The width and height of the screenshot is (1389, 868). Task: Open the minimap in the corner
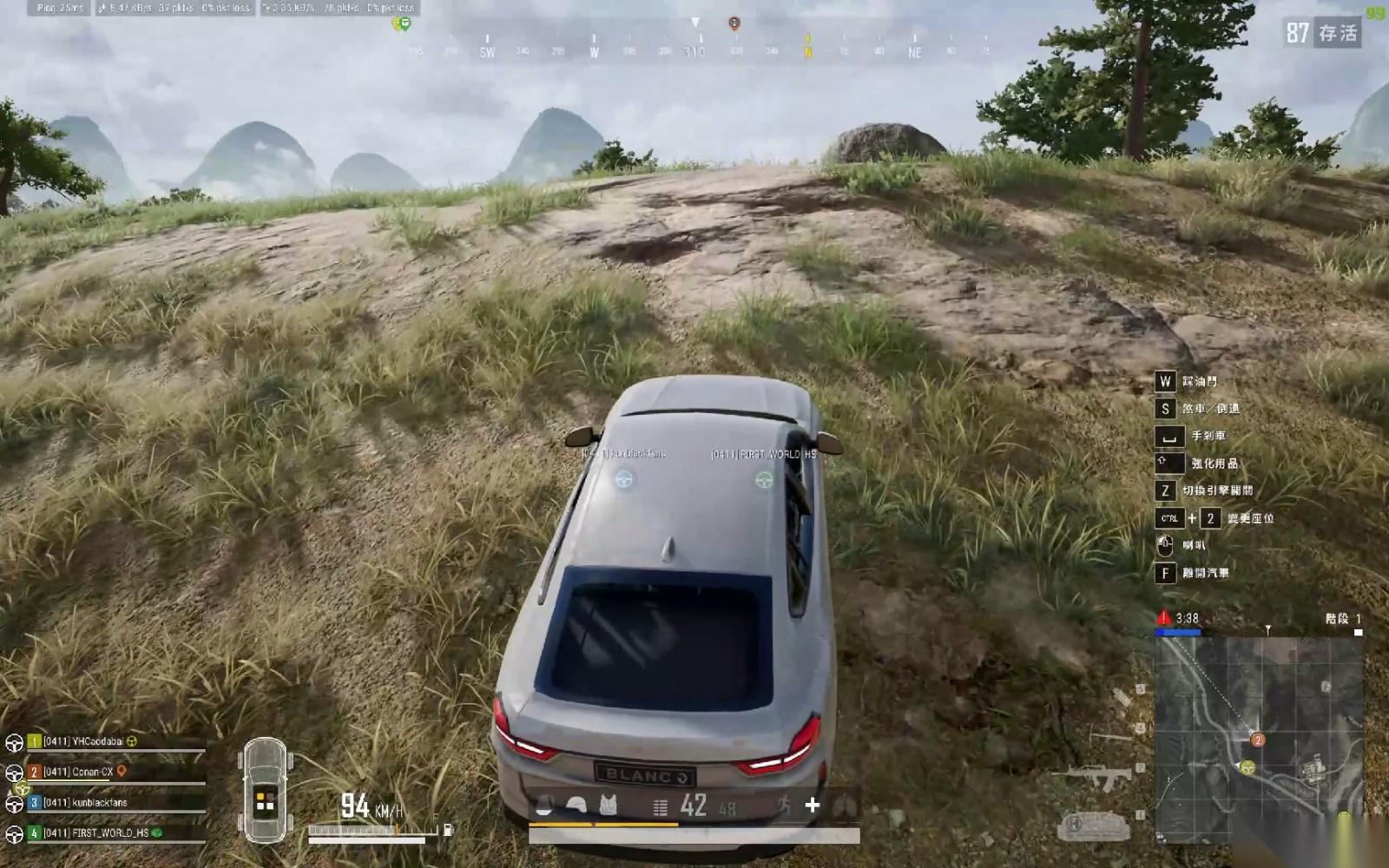[1258, 740]
